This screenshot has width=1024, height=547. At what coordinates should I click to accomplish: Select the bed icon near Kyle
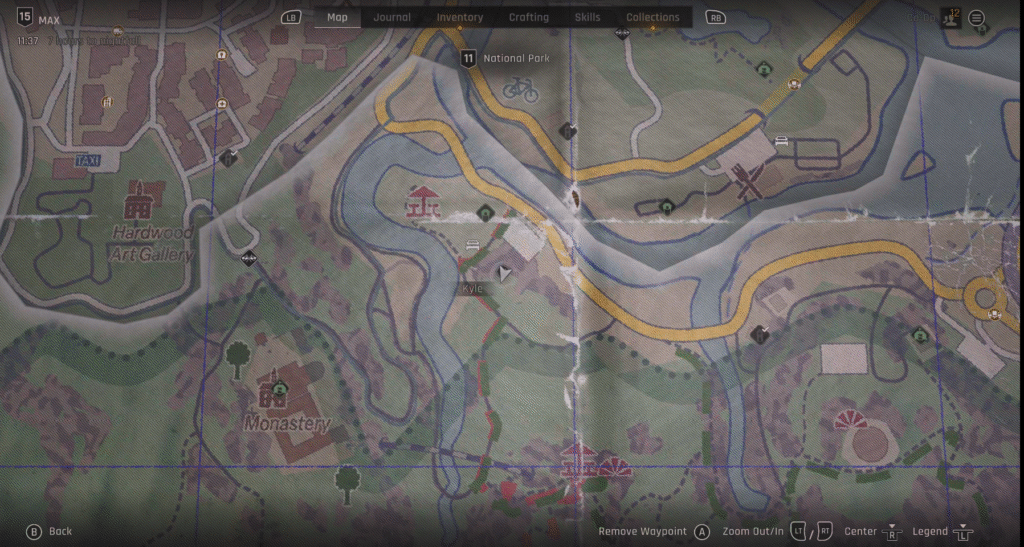(x=472, y=244)
